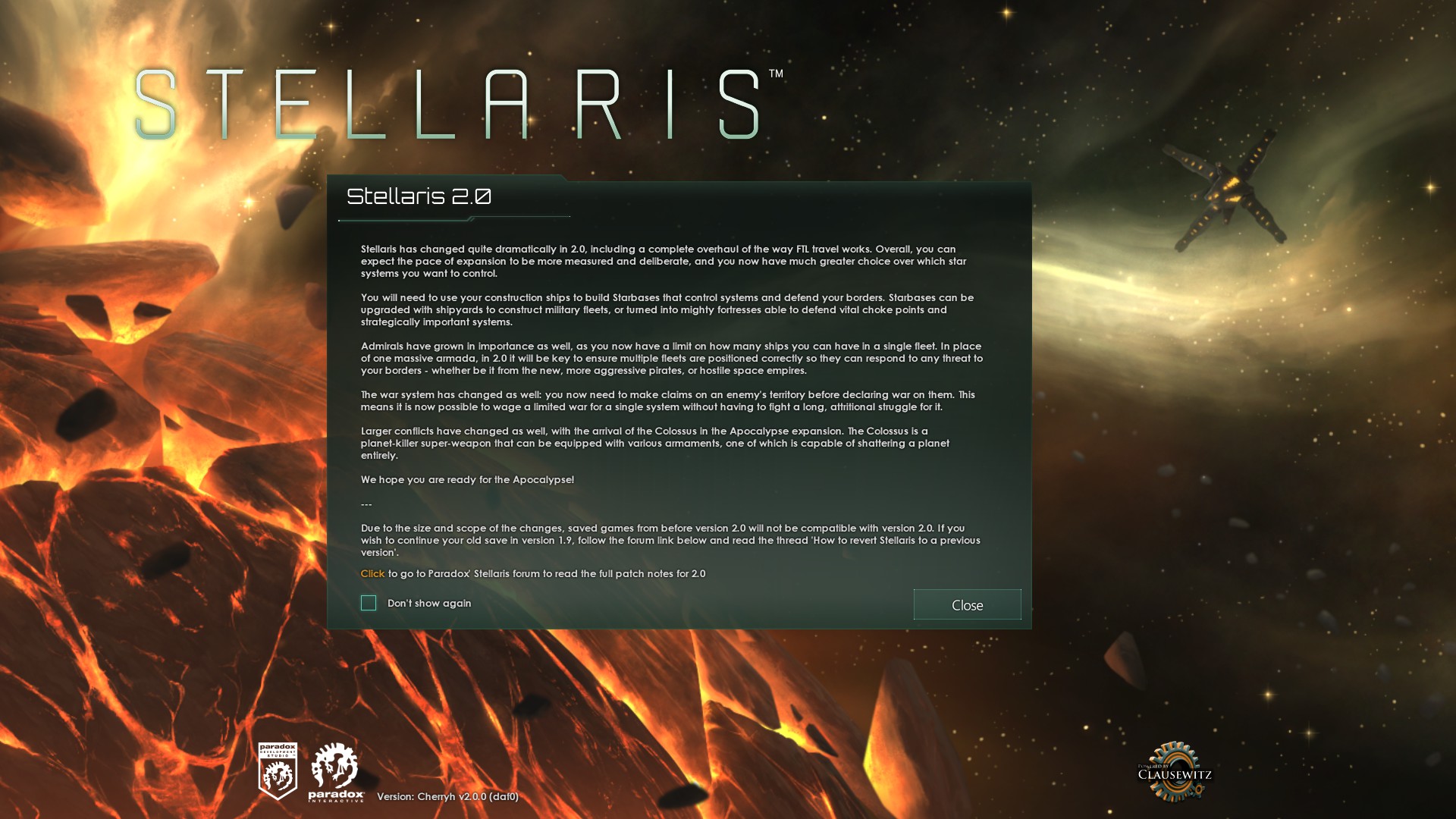Click the version Cherryh v2.0.0 (daf0) text

[448, 798]
